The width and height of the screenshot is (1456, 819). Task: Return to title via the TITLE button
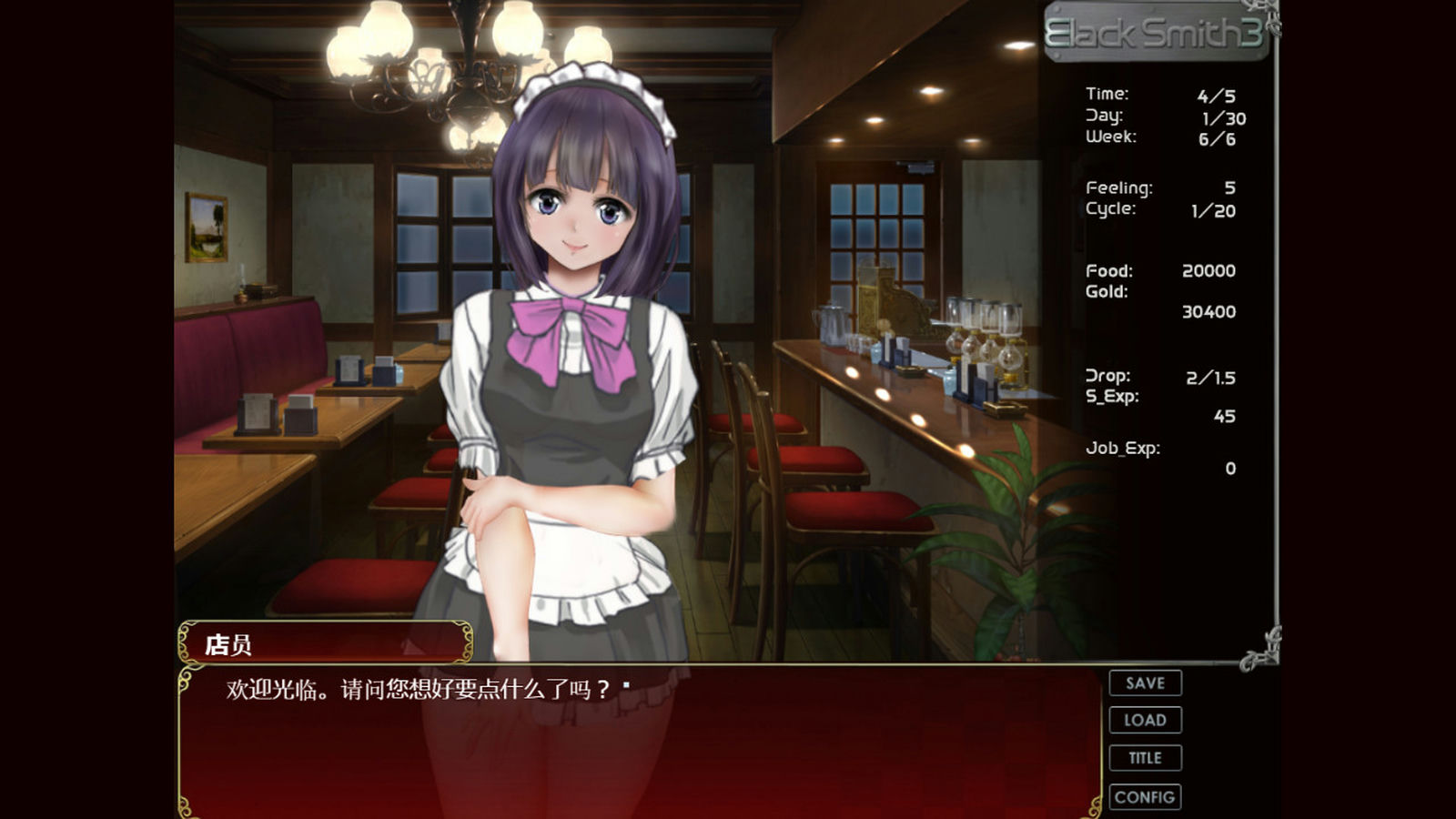(x=1145, y=757)
